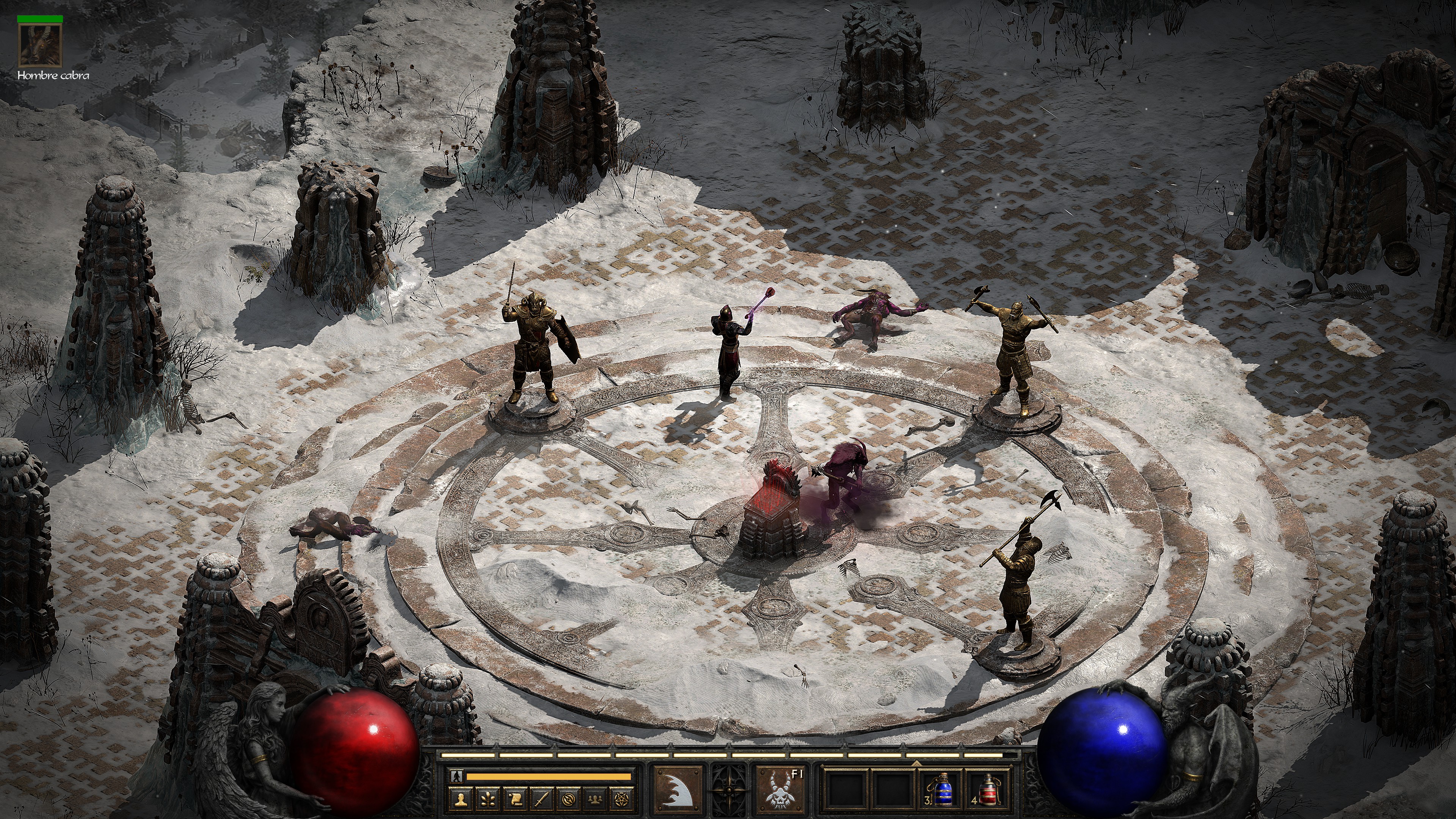Open the game menu pentagram button

tap(621, 799)
